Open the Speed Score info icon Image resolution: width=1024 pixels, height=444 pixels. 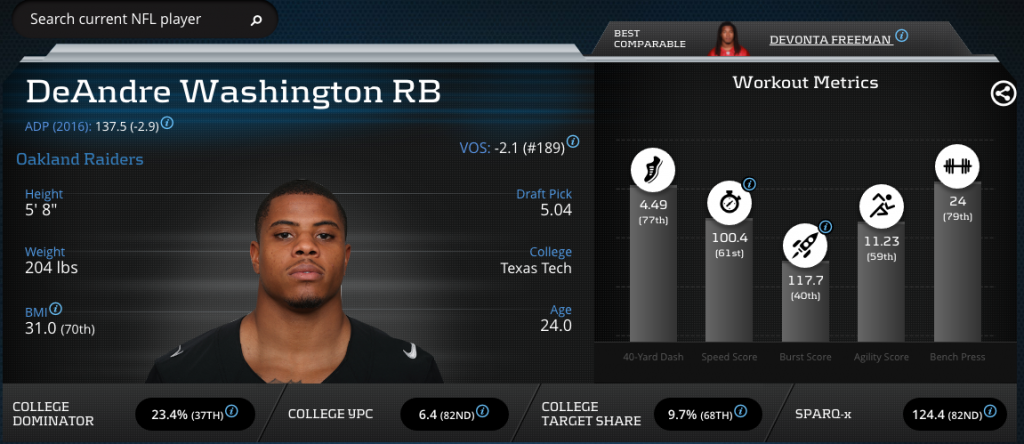749,184
